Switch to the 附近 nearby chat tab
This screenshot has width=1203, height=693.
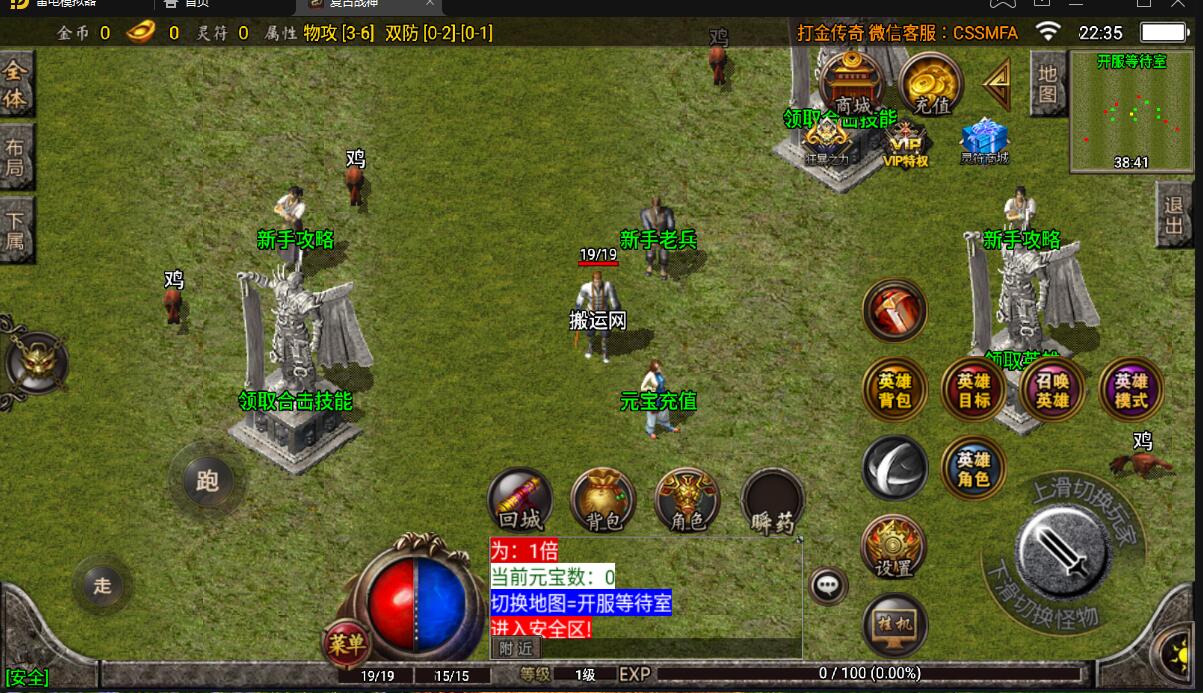pos(515,649)
